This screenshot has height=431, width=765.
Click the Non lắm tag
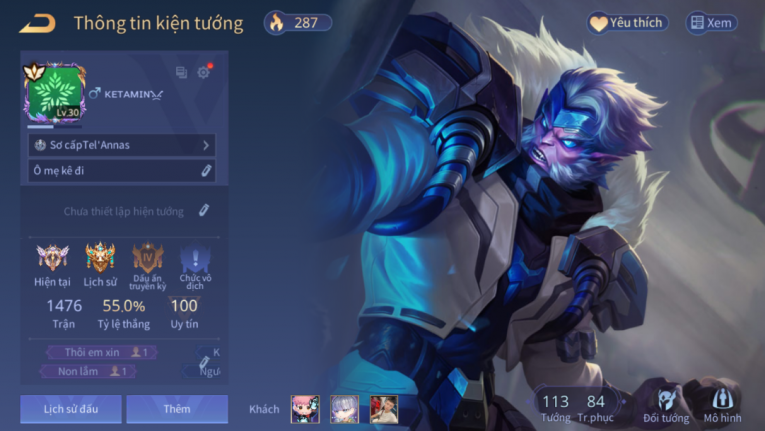coord(90,371)
